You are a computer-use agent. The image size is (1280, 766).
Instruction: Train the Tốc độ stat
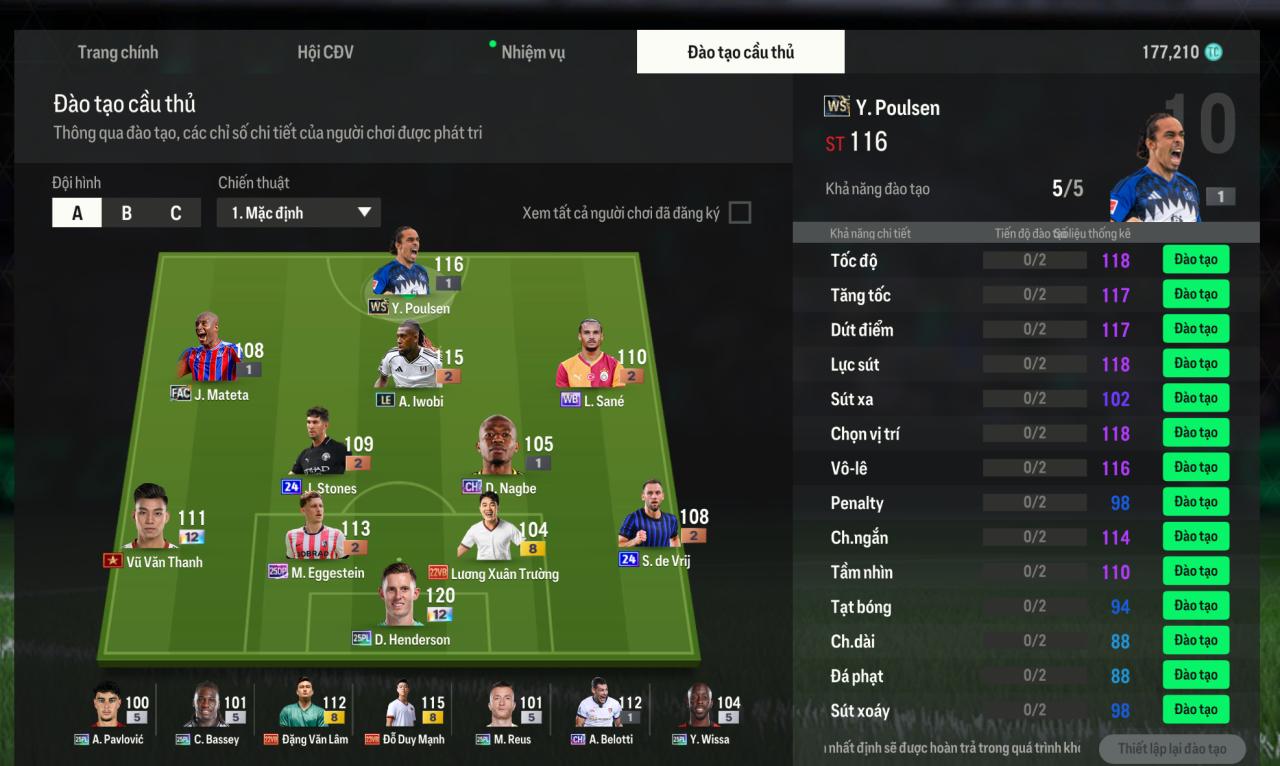1195,260
